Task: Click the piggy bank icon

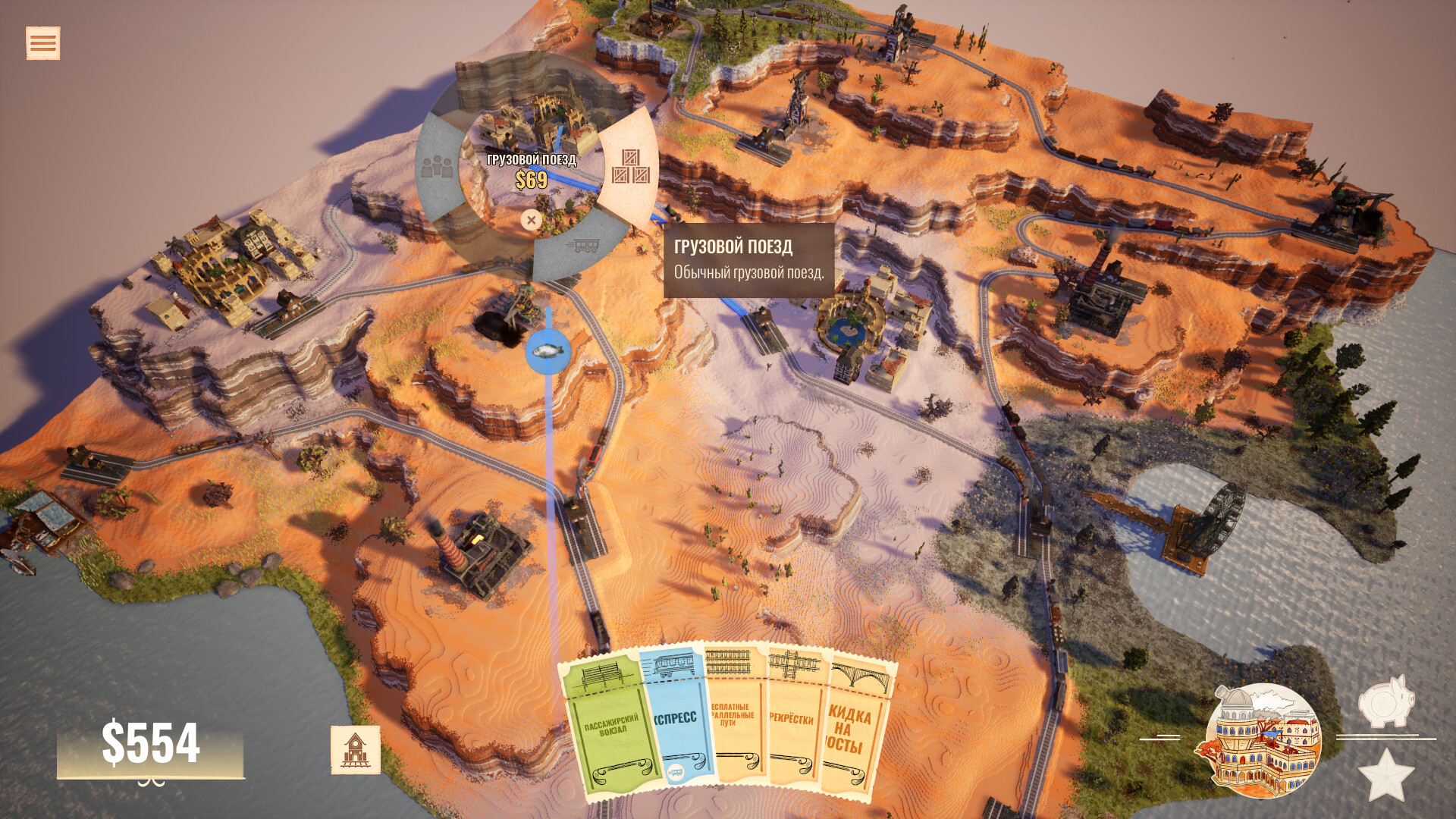Action: pos(1385,701)
